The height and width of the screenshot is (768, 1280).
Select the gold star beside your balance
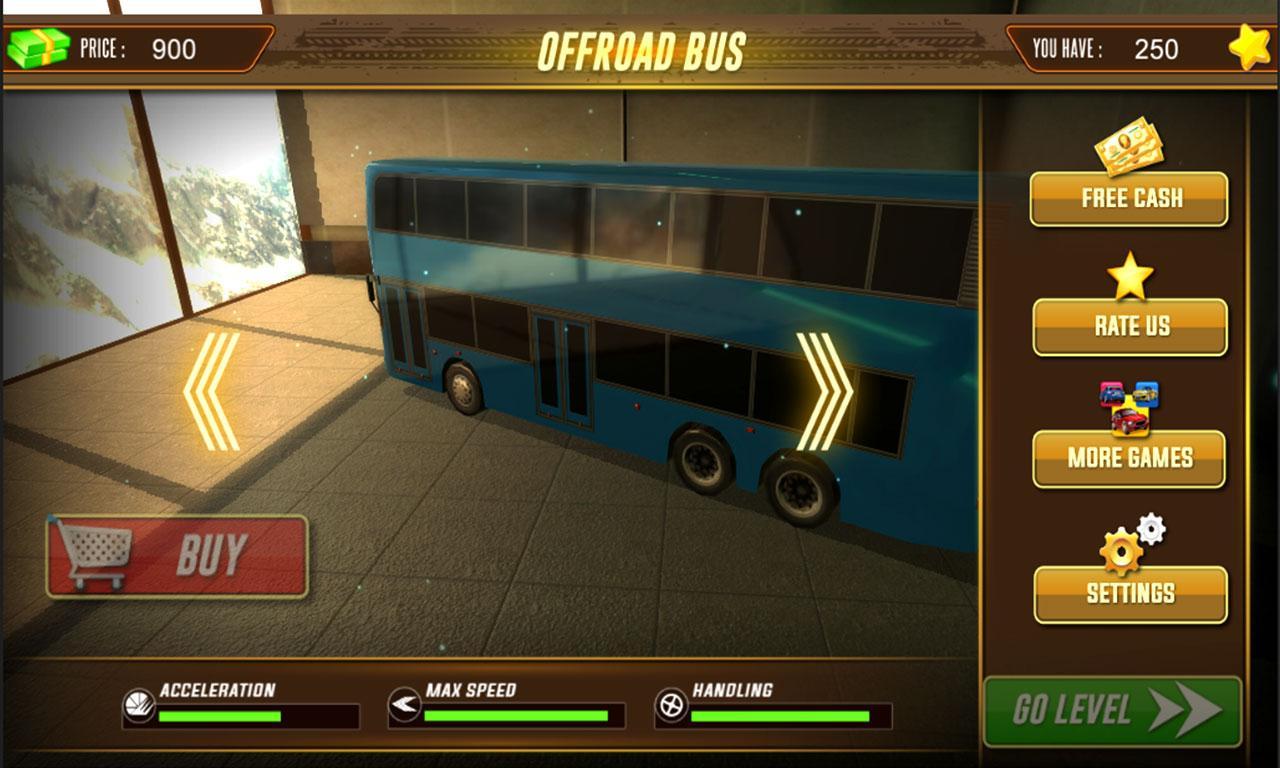(1247, 45)
